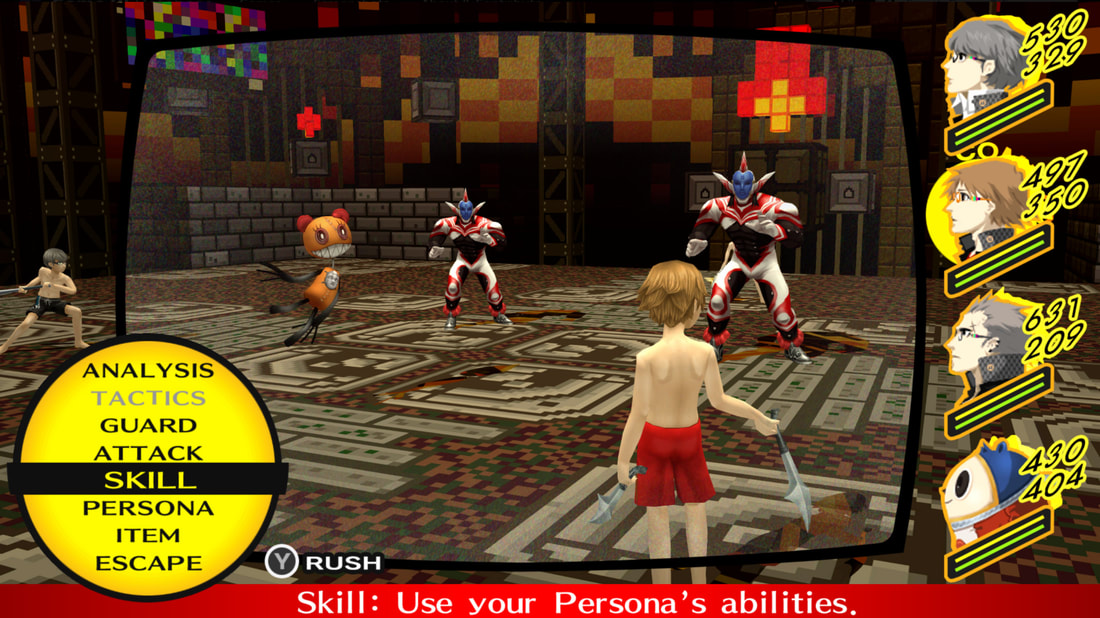Choose the Attack command
The height and width of the screenshot is (618, 1100).
coord(148,452)
